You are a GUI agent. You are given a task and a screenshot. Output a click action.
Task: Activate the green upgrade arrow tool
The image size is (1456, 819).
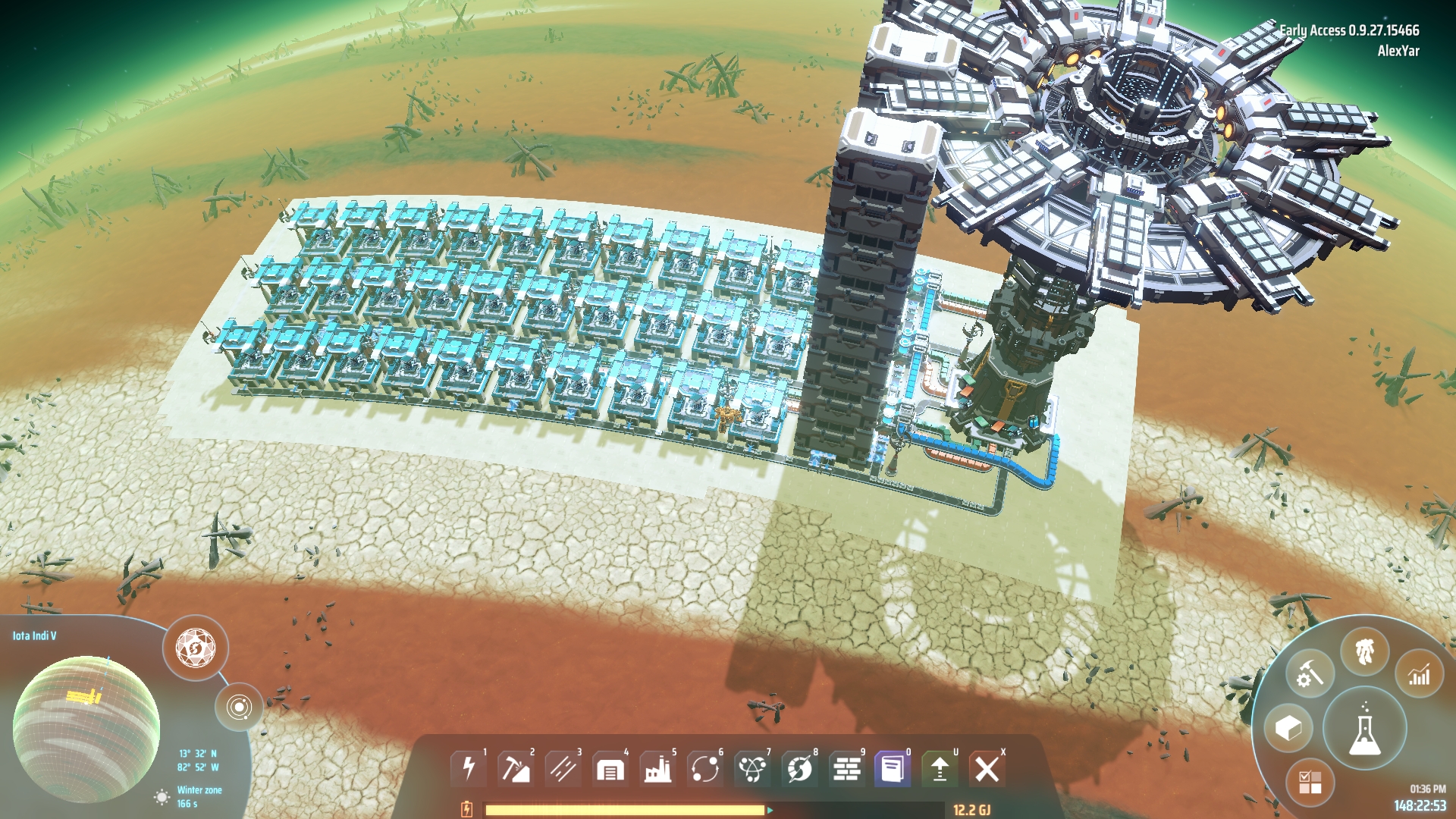[x=940, y=769]
